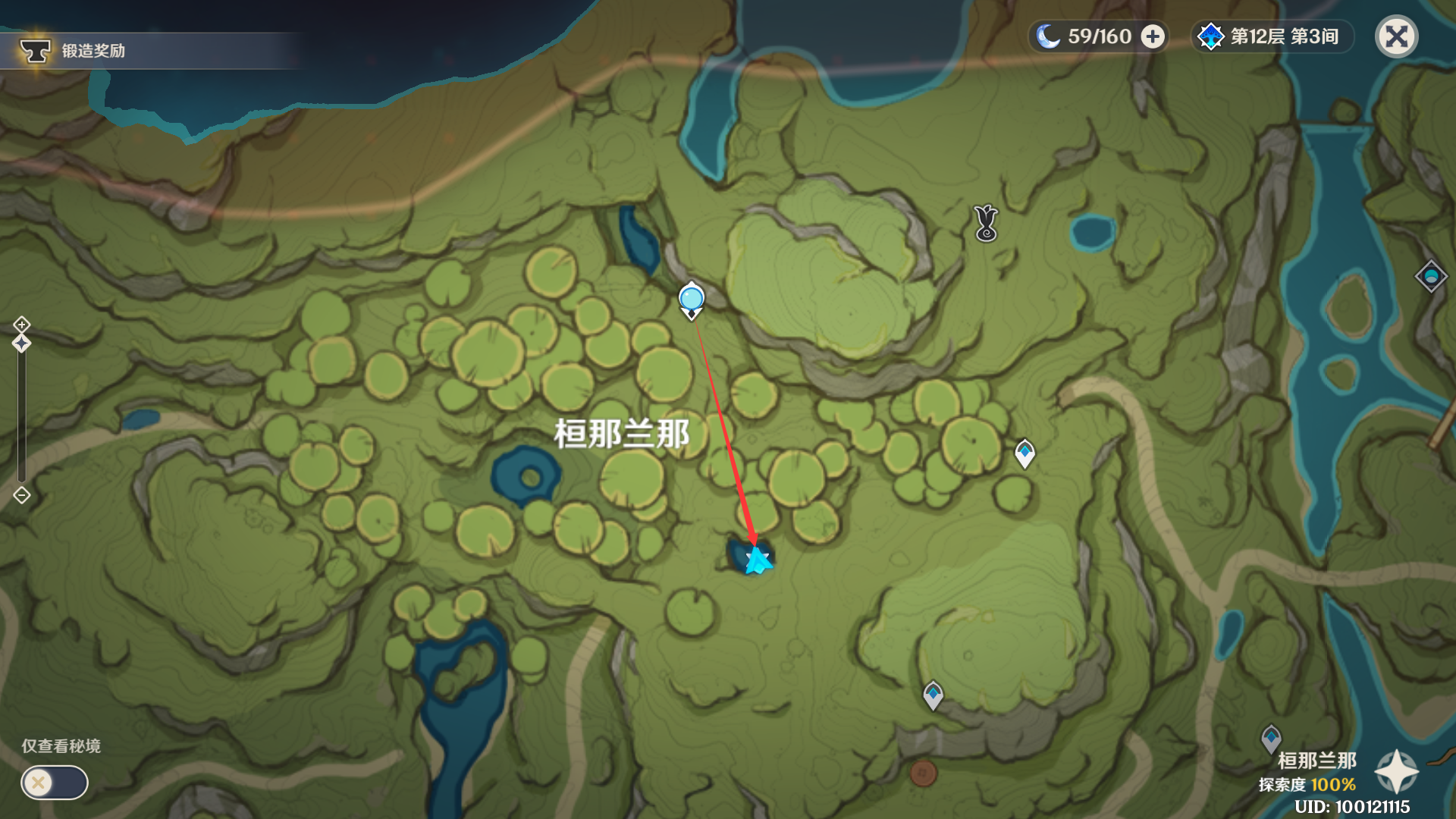The width and height of the screenshot is (1456, 819).
Task: Click the cyan player position arrow
Action: (757, 560)
